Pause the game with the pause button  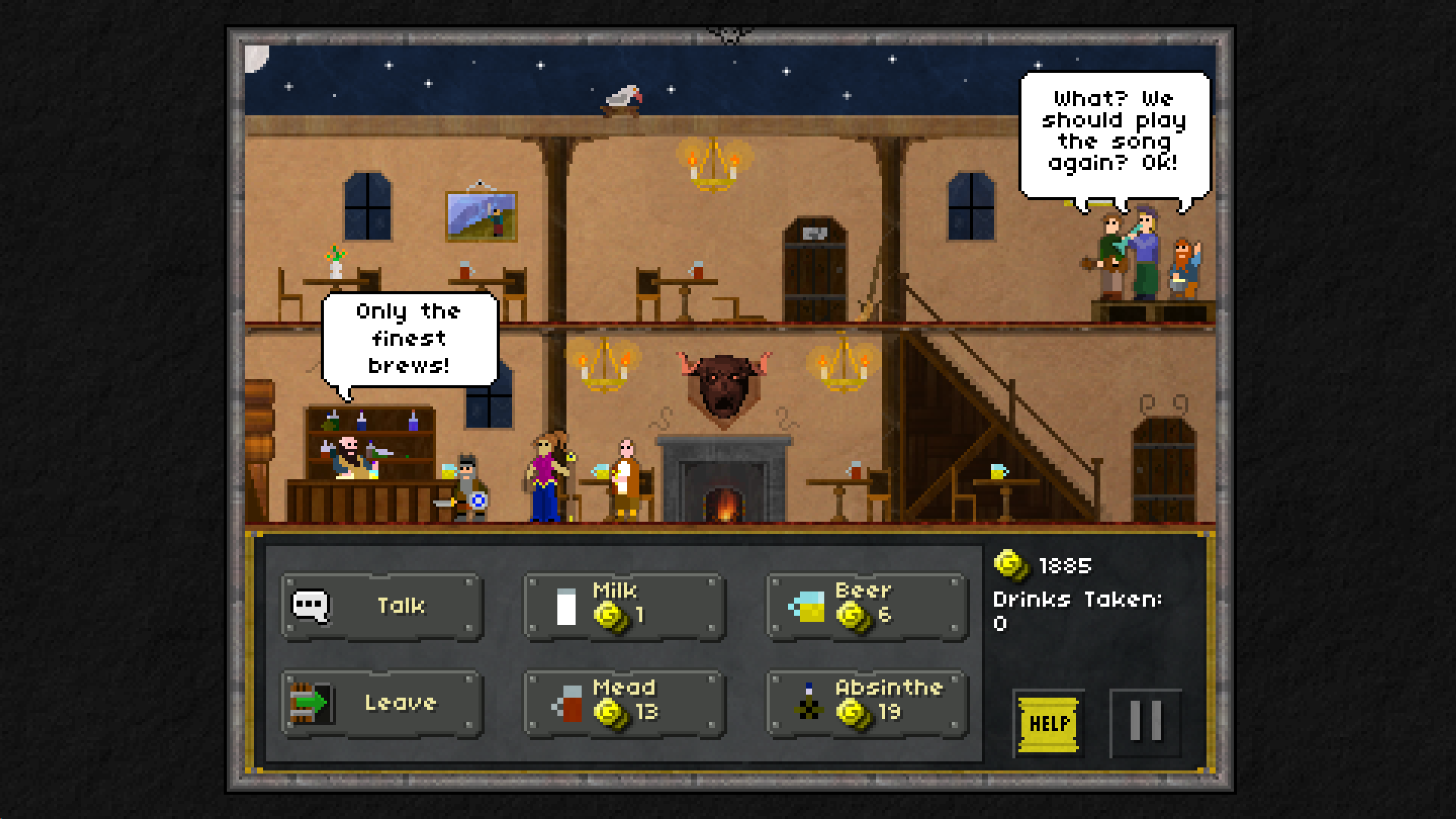click(x=1145, y=720)
